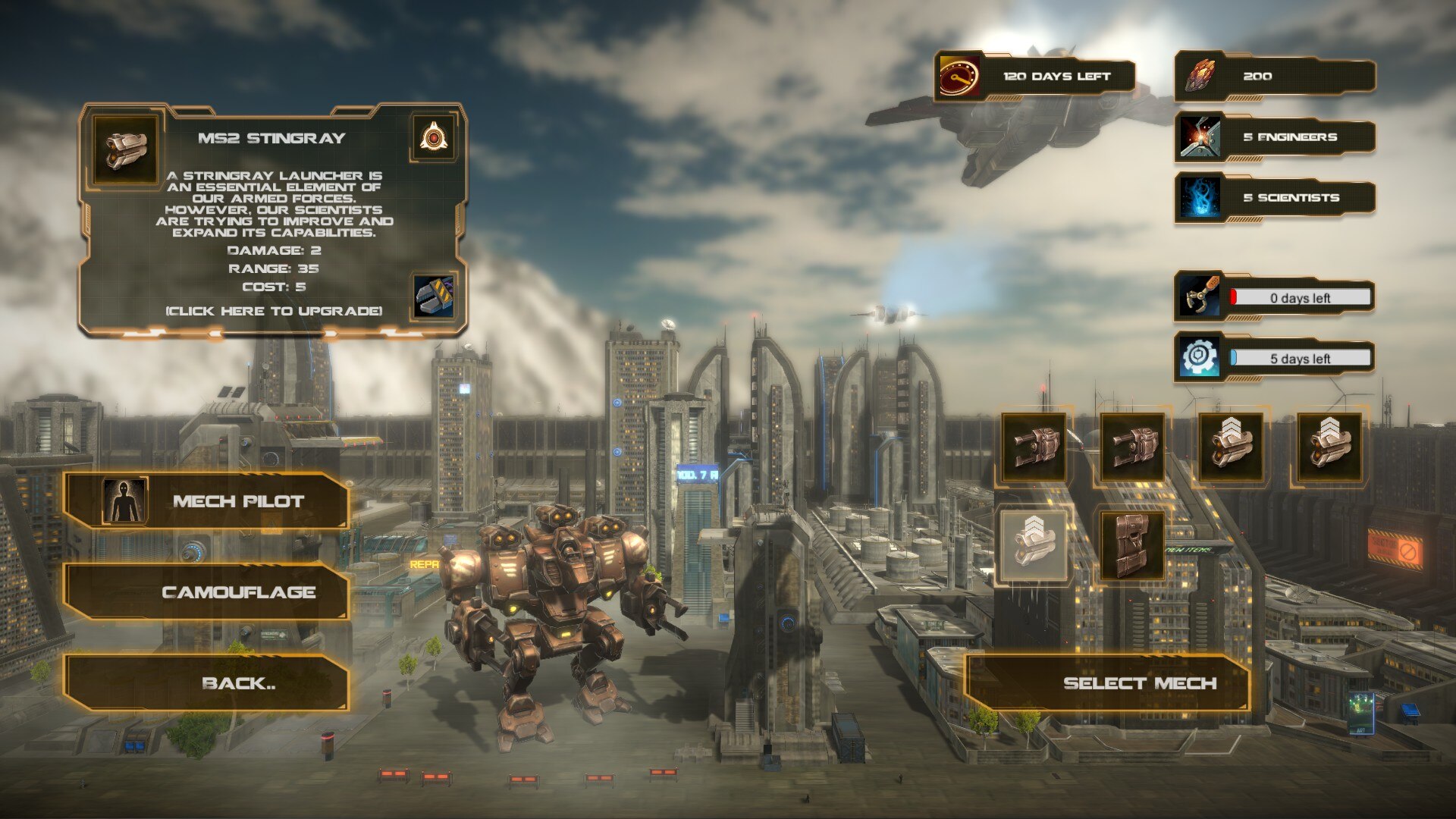
Task: Choose the armor plate equipment slot
Action: pyautogui.click(x=1131, y=544)
